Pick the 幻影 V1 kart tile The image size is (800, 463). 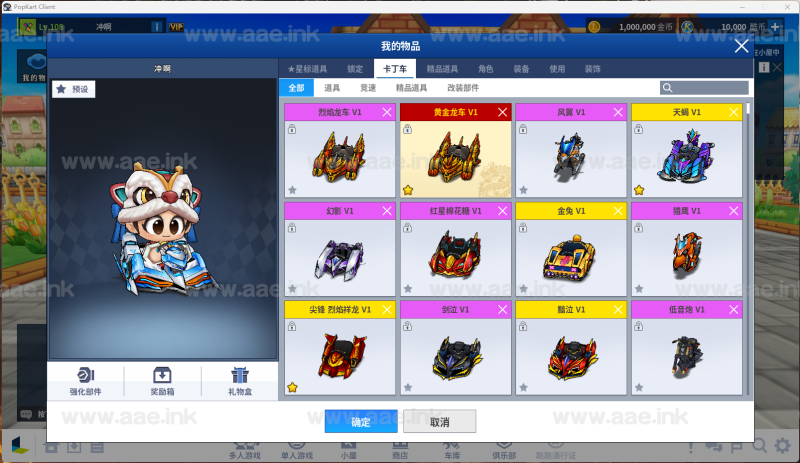[x=340, y=248]
